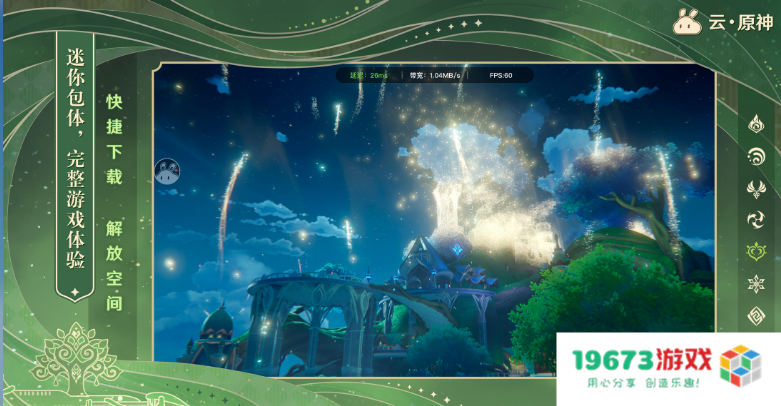Select the highlighted green Dendro element icon
This screenshot has width=781, height=406.
[756, 252]
